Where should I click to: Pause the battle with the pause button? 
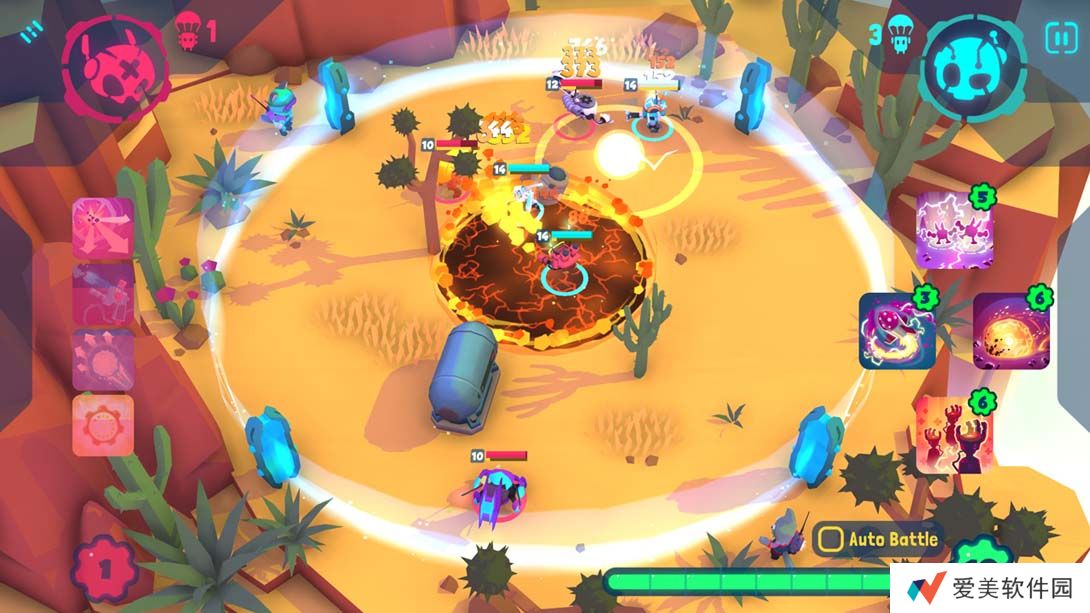tap(1060, 38)
